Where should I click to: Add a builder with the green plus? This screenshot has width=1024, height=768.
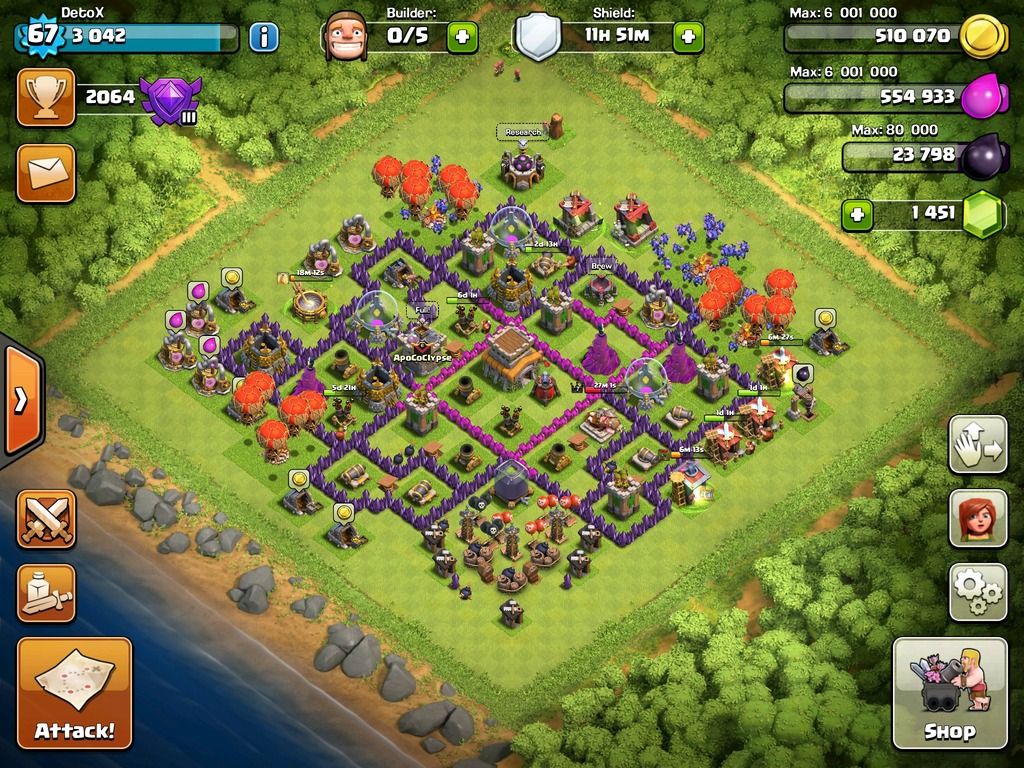tap(462, 38)
